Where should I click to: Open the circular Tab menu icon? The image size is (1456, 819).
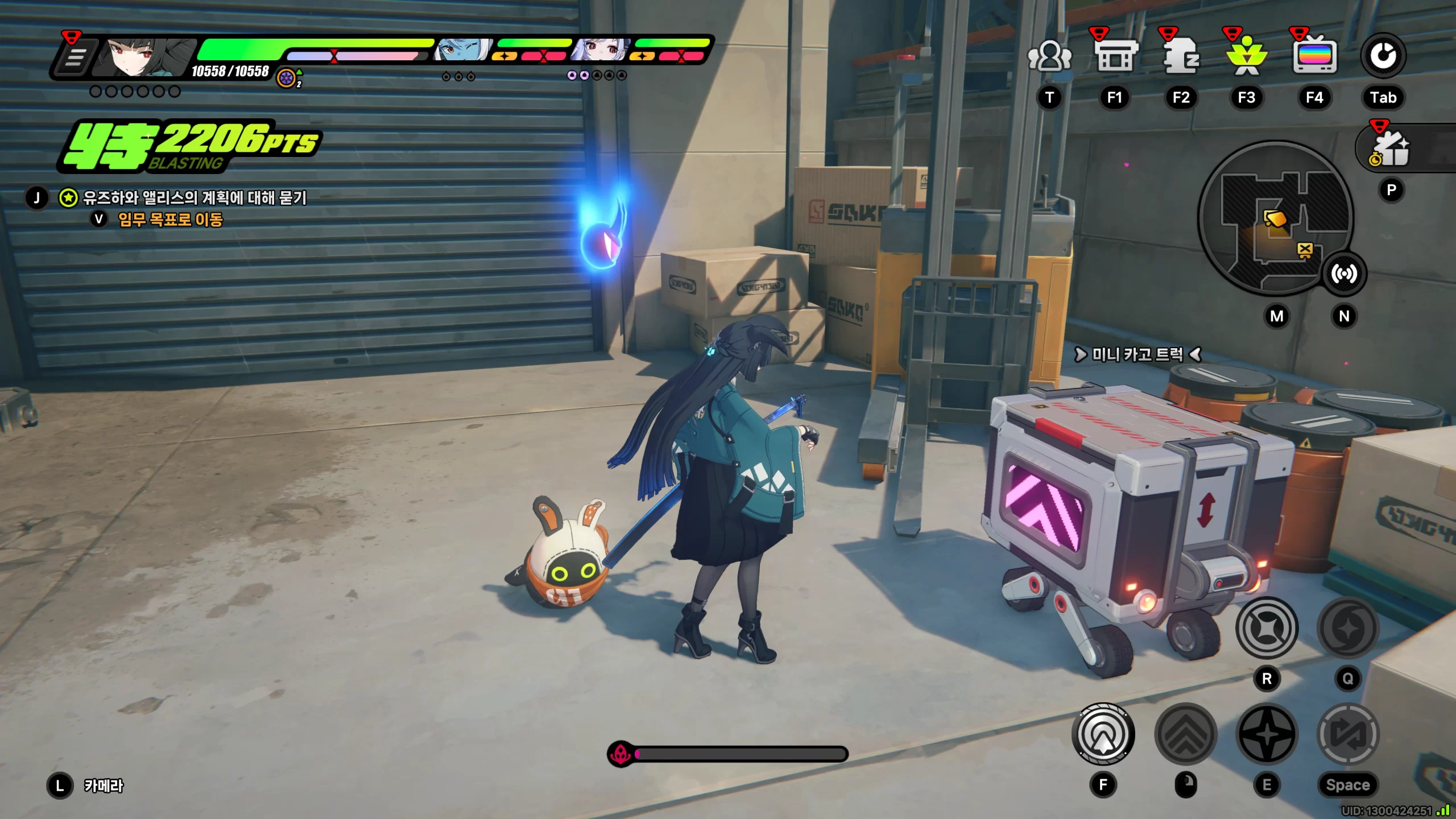1383,56
